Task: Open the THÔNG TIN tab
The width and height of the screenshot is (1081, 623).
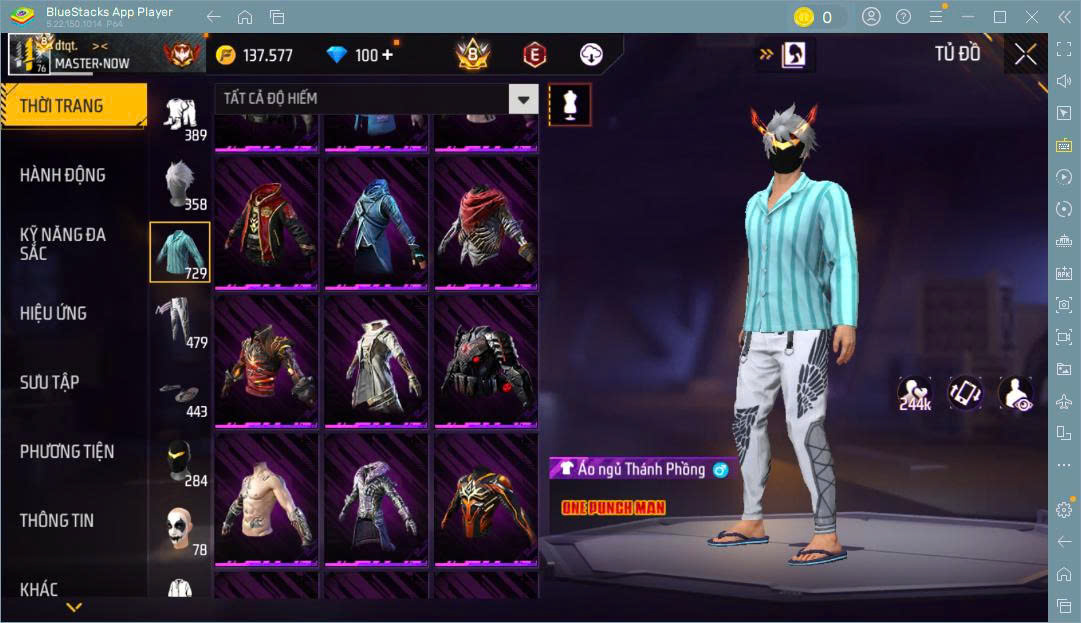Action: coord(56,520)
